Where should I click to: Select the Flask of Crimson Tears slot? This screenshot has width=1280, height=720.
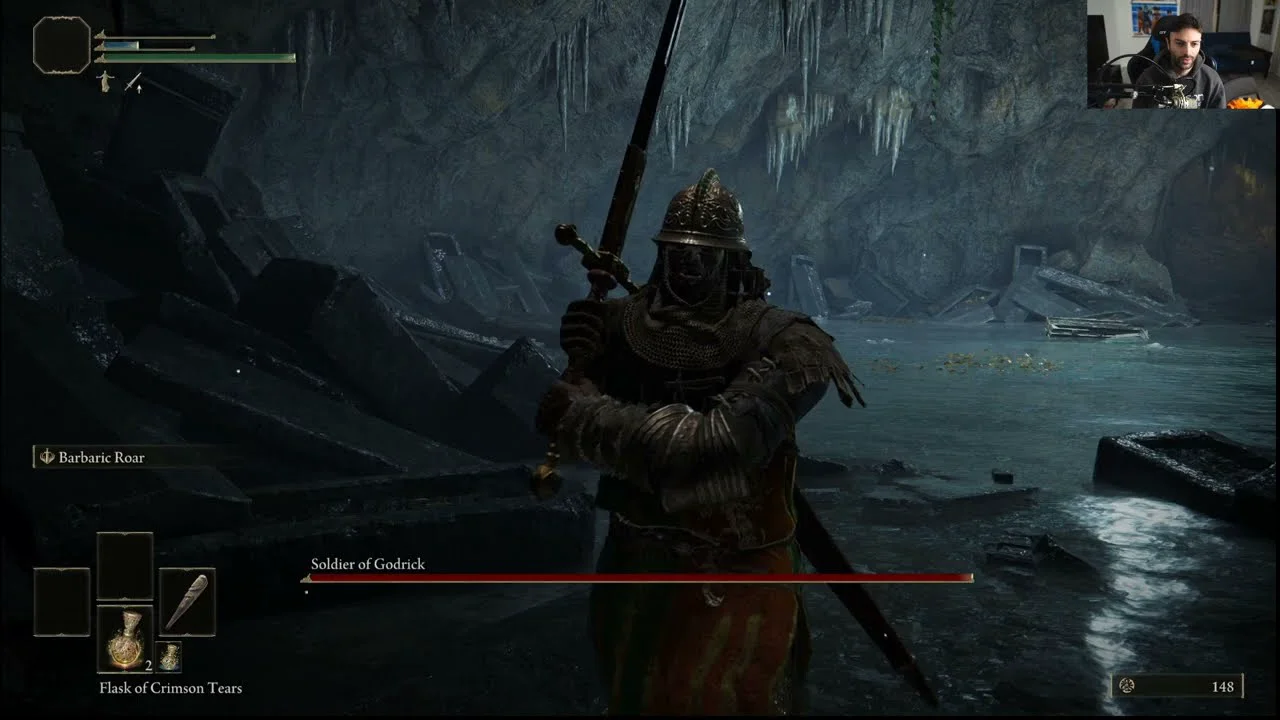[x=125, y=638]
